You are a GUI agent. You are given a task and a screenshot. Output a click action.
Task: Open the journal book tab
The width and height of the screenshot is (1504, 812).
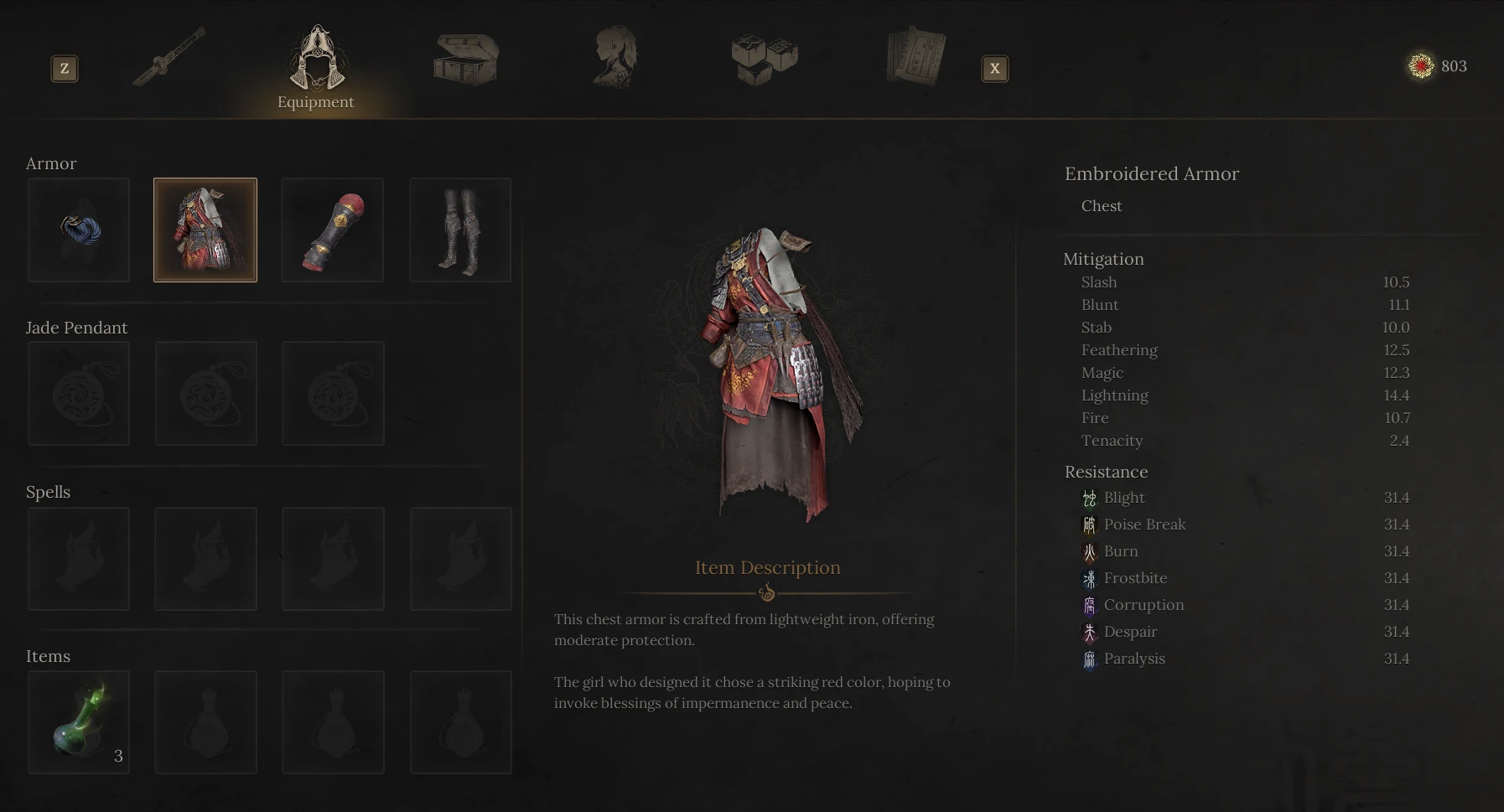click(x=915, y=57)
